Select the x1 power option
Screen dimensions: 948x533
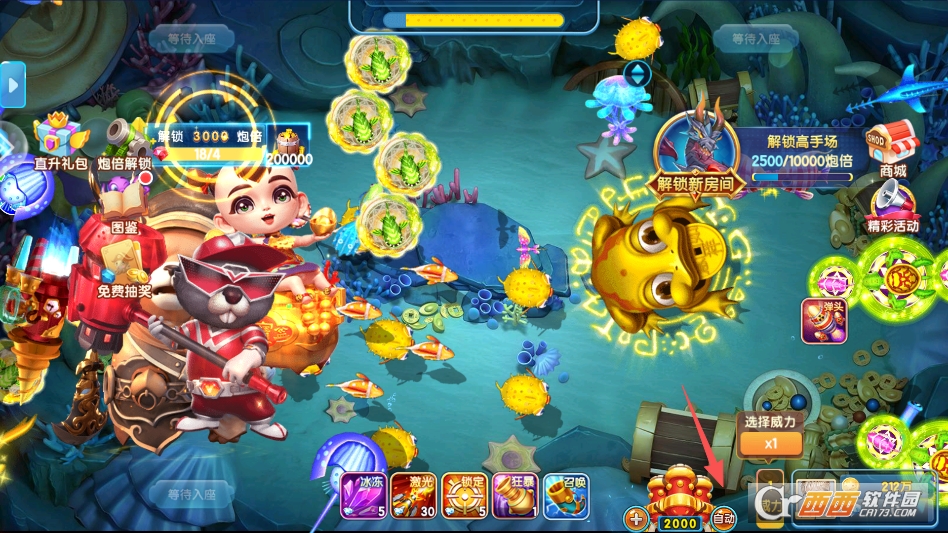tap(770, 443)
